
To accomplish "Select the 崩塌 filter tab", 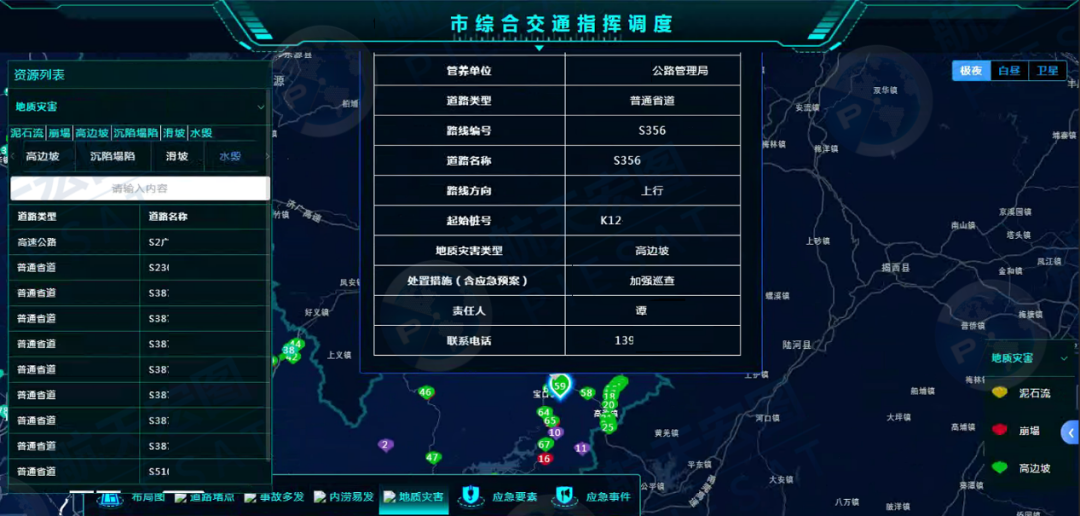I will [x=59, y=133].
